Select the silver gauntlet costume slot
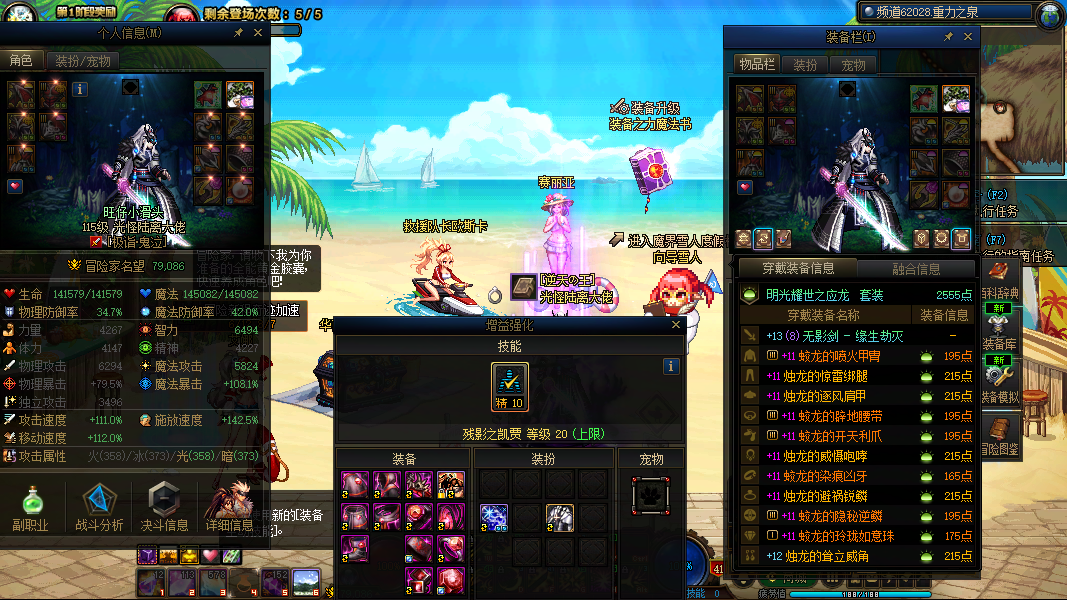 pyautogui.click(x=559, y=517)
